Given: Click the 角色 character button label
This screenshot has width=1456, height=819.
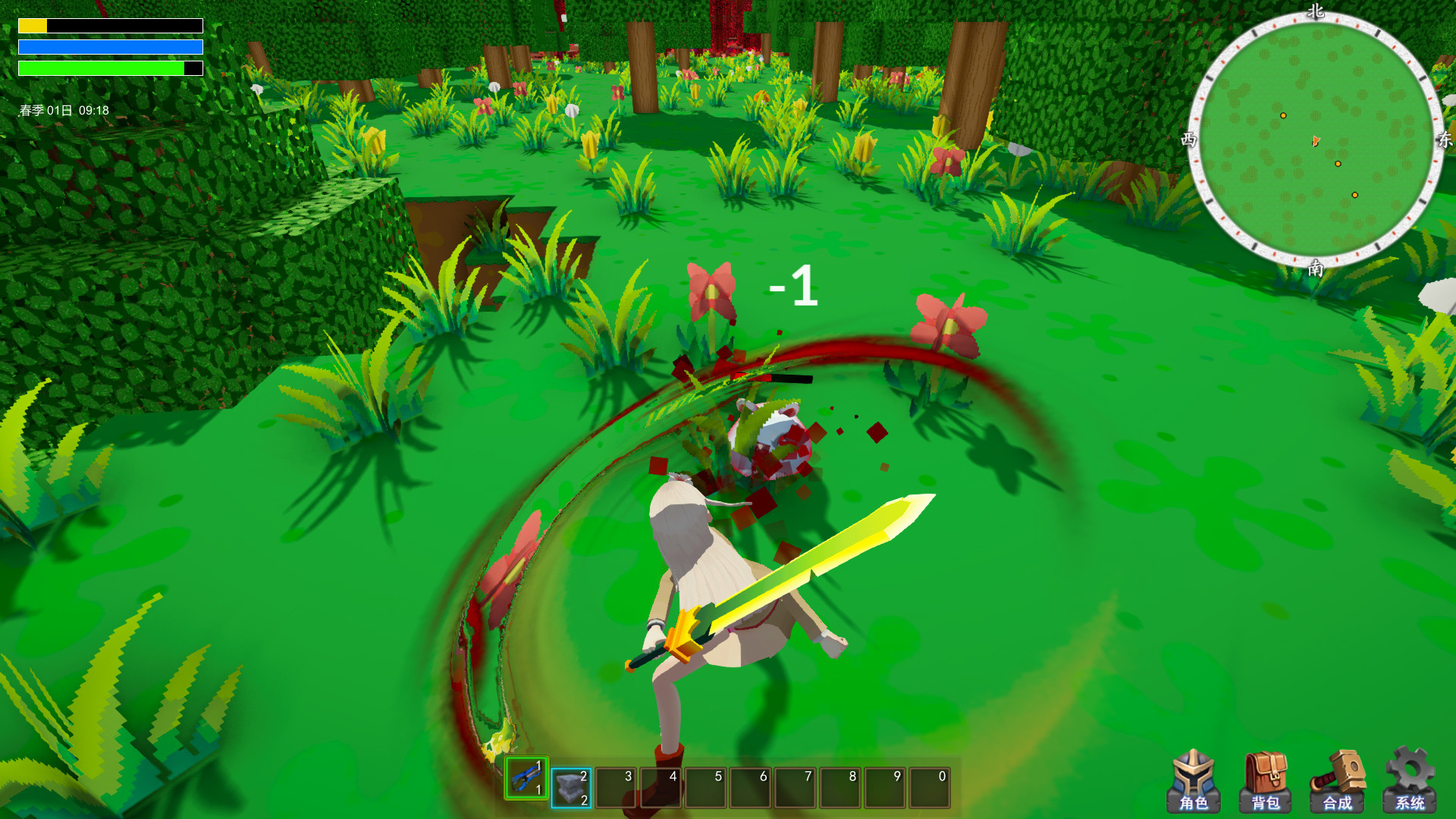Looking at the screenshot, I should click(1195, 804).
